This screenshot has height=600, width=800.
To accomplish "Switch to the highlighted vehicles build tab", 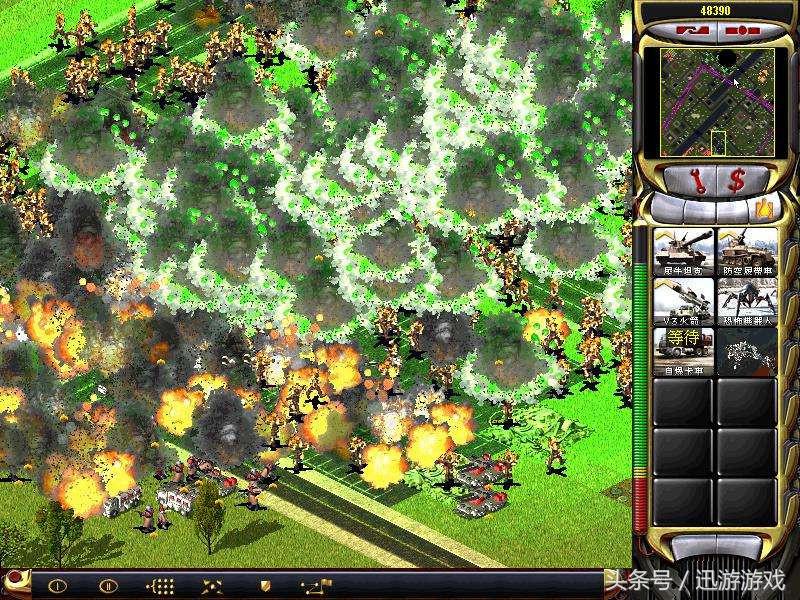I will (765, 209).
